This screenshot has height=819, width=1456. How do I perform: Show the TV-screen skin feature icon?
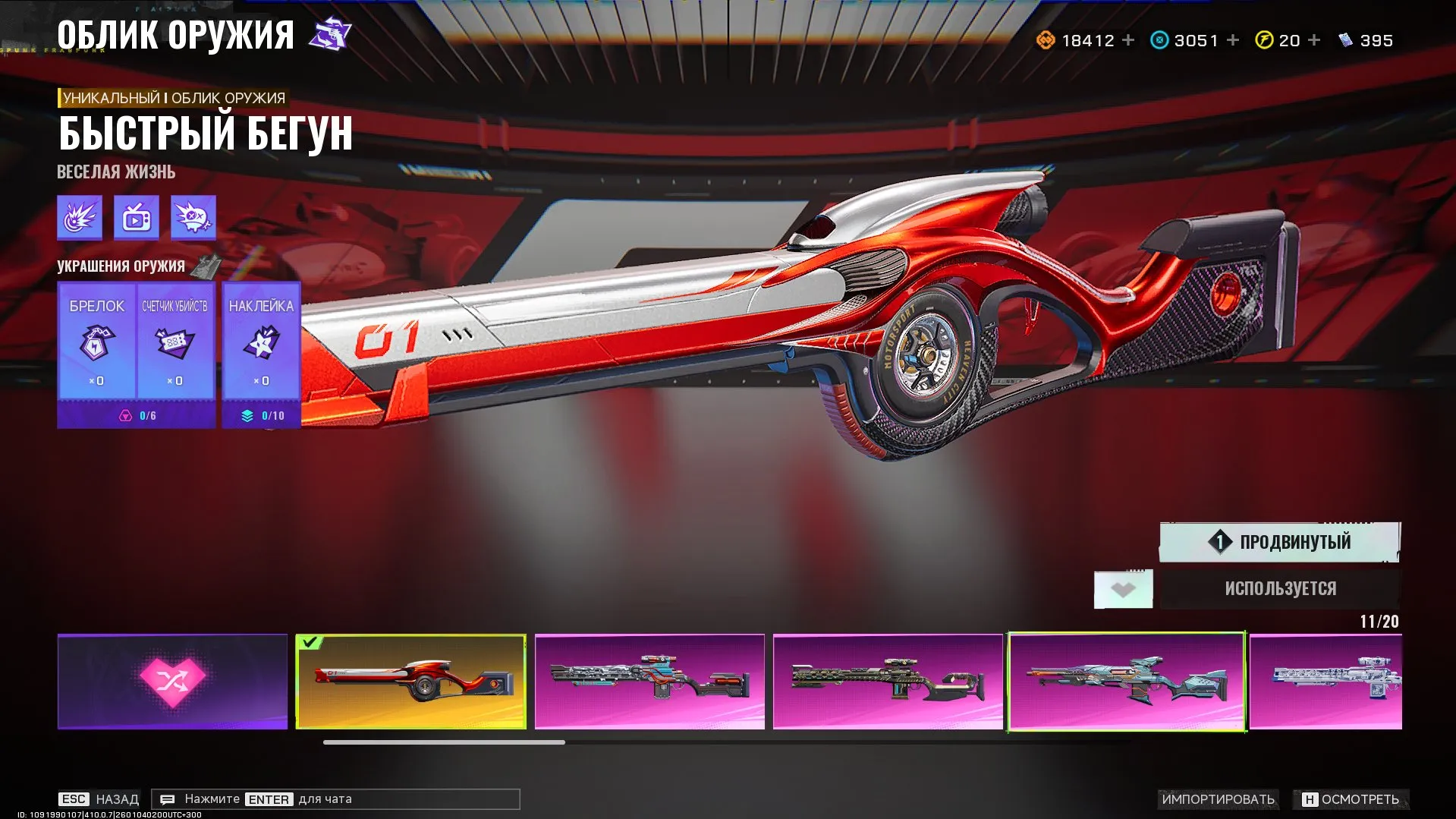point(137,218)
